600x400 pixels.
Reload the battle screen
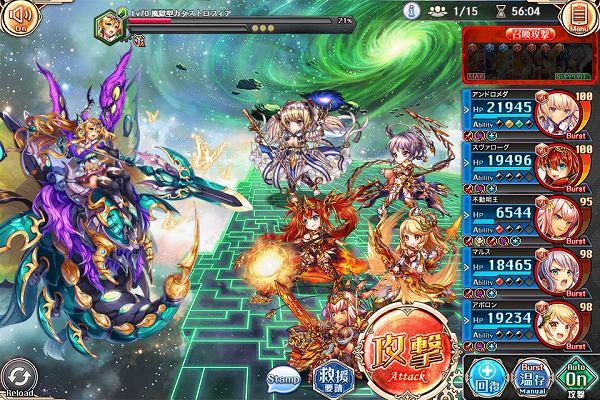tap(20, 378)
